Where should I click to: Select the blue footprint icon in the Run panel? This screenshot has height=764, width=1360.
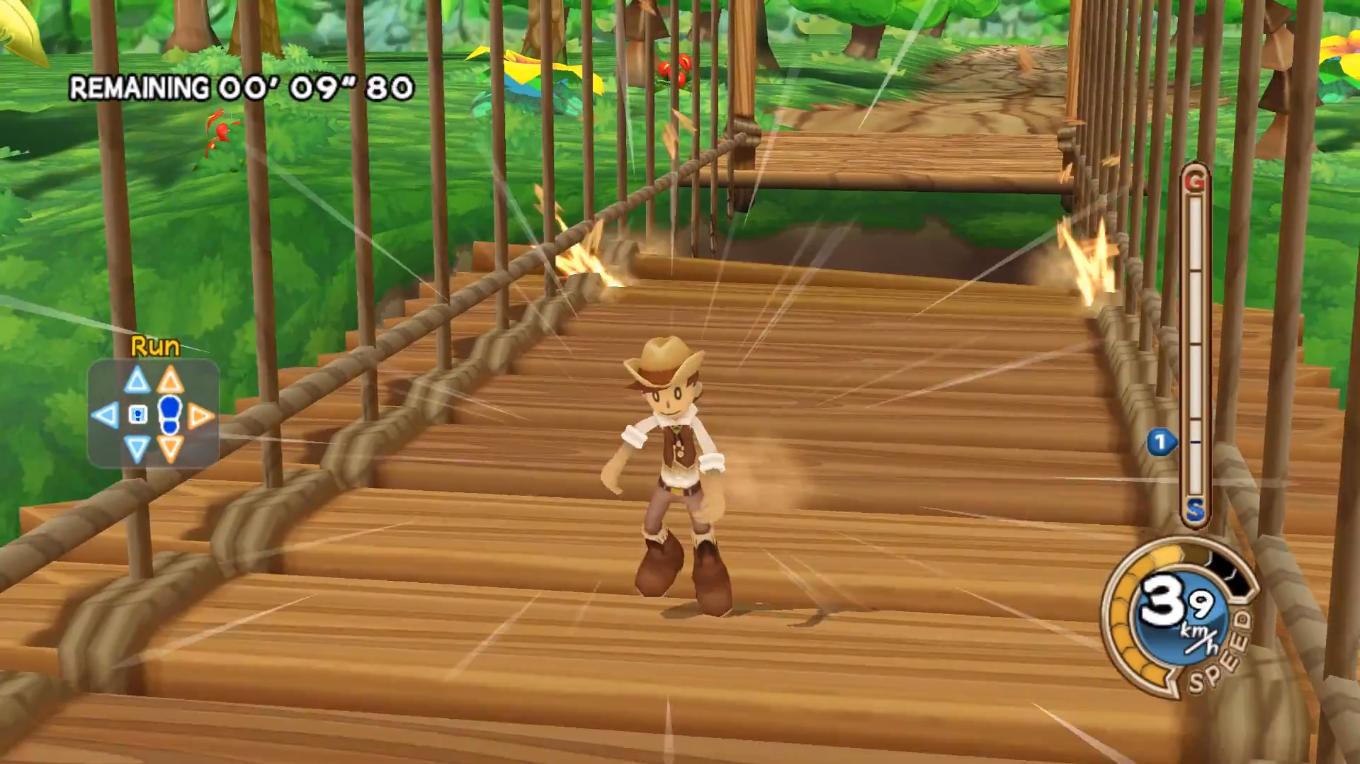168,413
